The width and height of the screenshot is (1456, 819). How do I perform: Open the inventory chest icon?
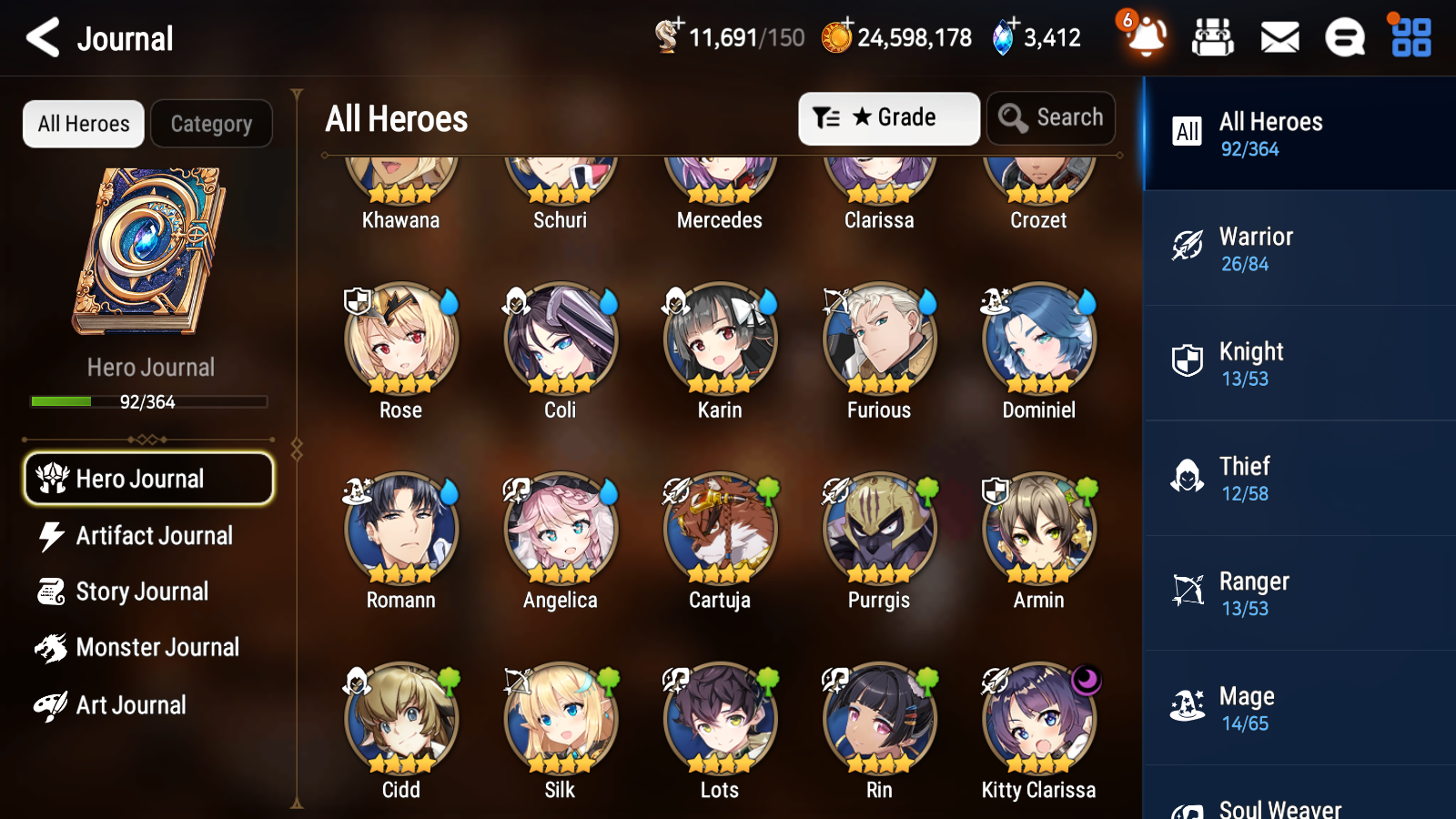[x=1214, y=37]
